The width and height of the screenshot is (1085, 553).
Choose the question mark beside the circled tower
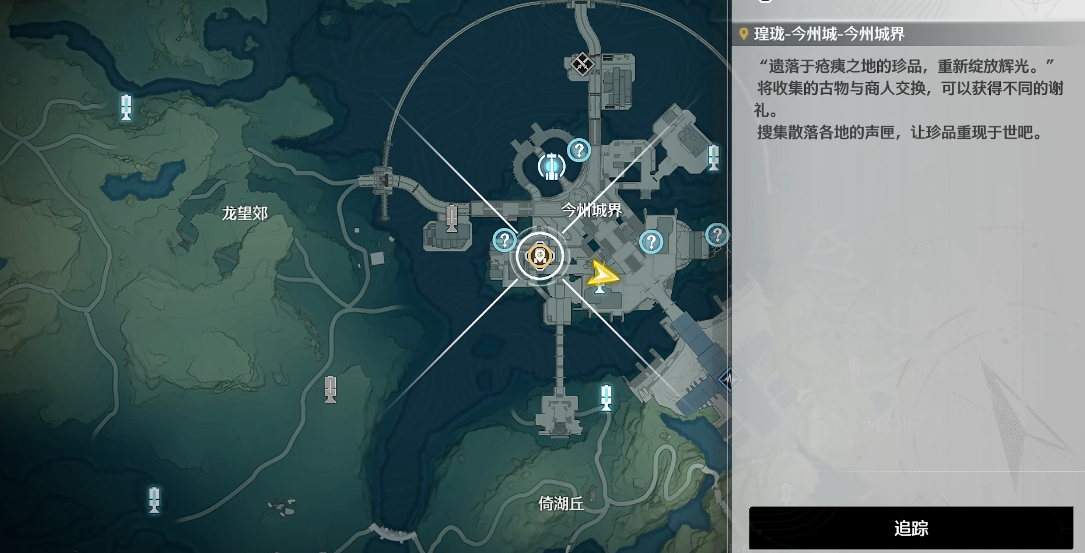(x=579, y=150)
